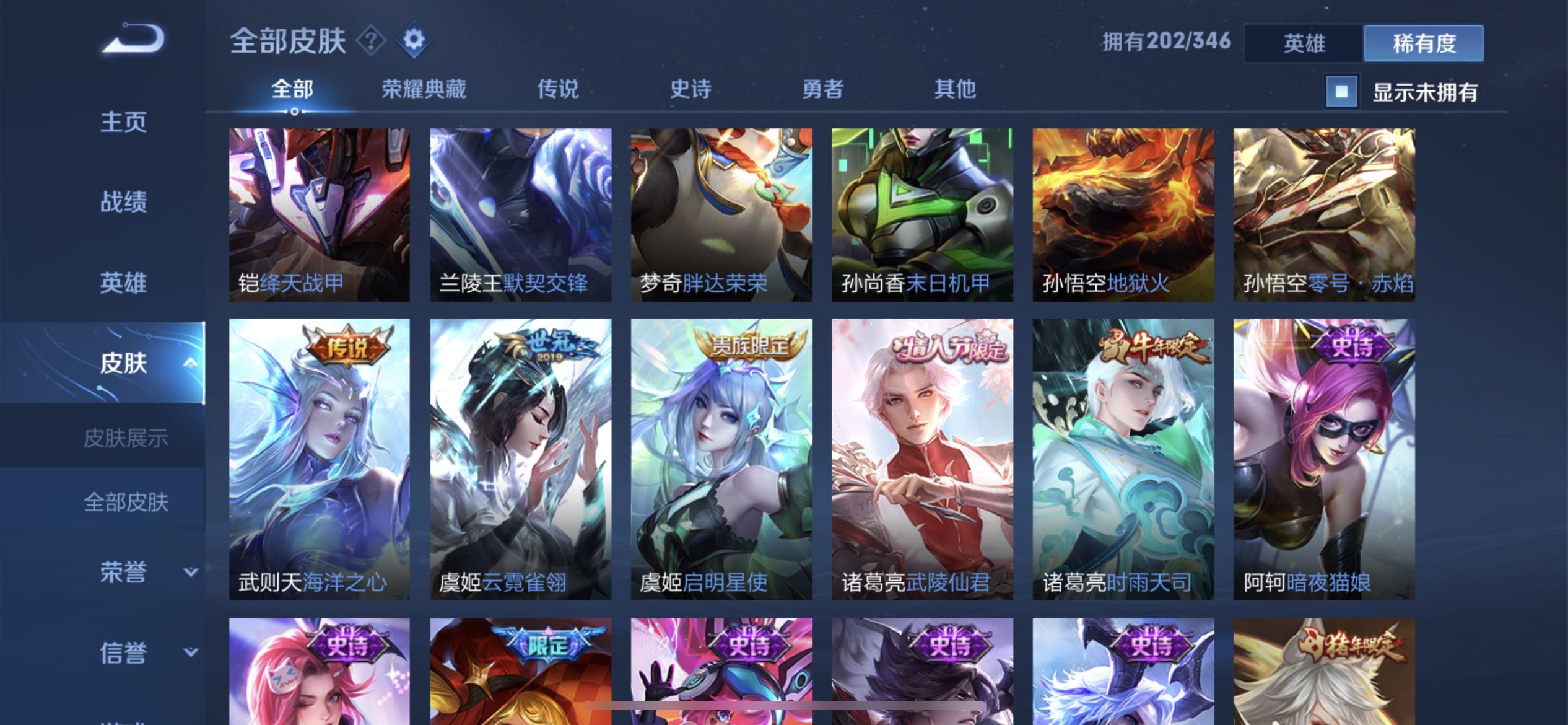Viewport: 1568px width, 725px height.
Task: Switch sorting to 英雄 mode
Action: point(1303,43)
